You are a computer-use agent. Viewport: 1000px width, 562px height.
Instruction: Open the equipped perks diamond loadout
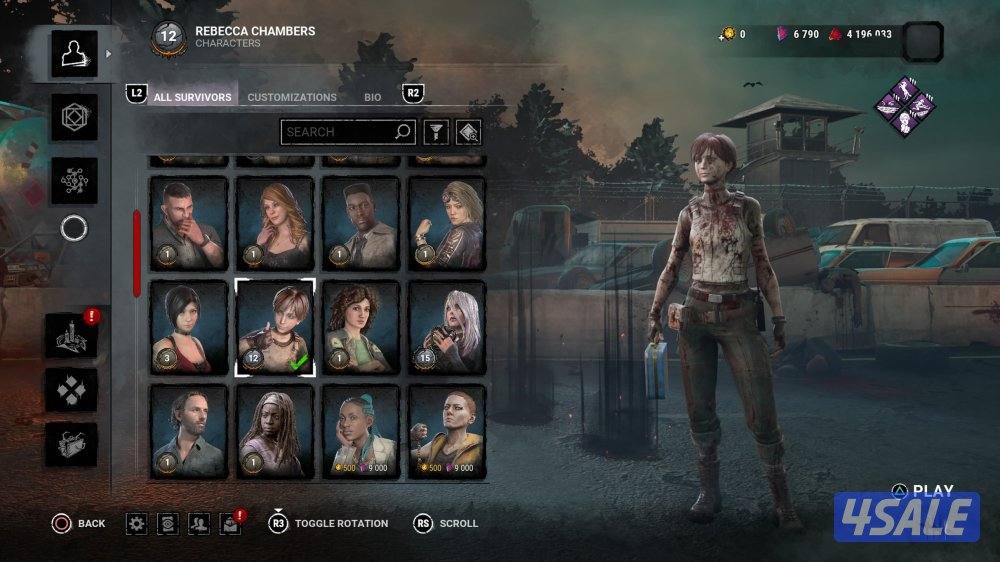click(x=905, y=105)
